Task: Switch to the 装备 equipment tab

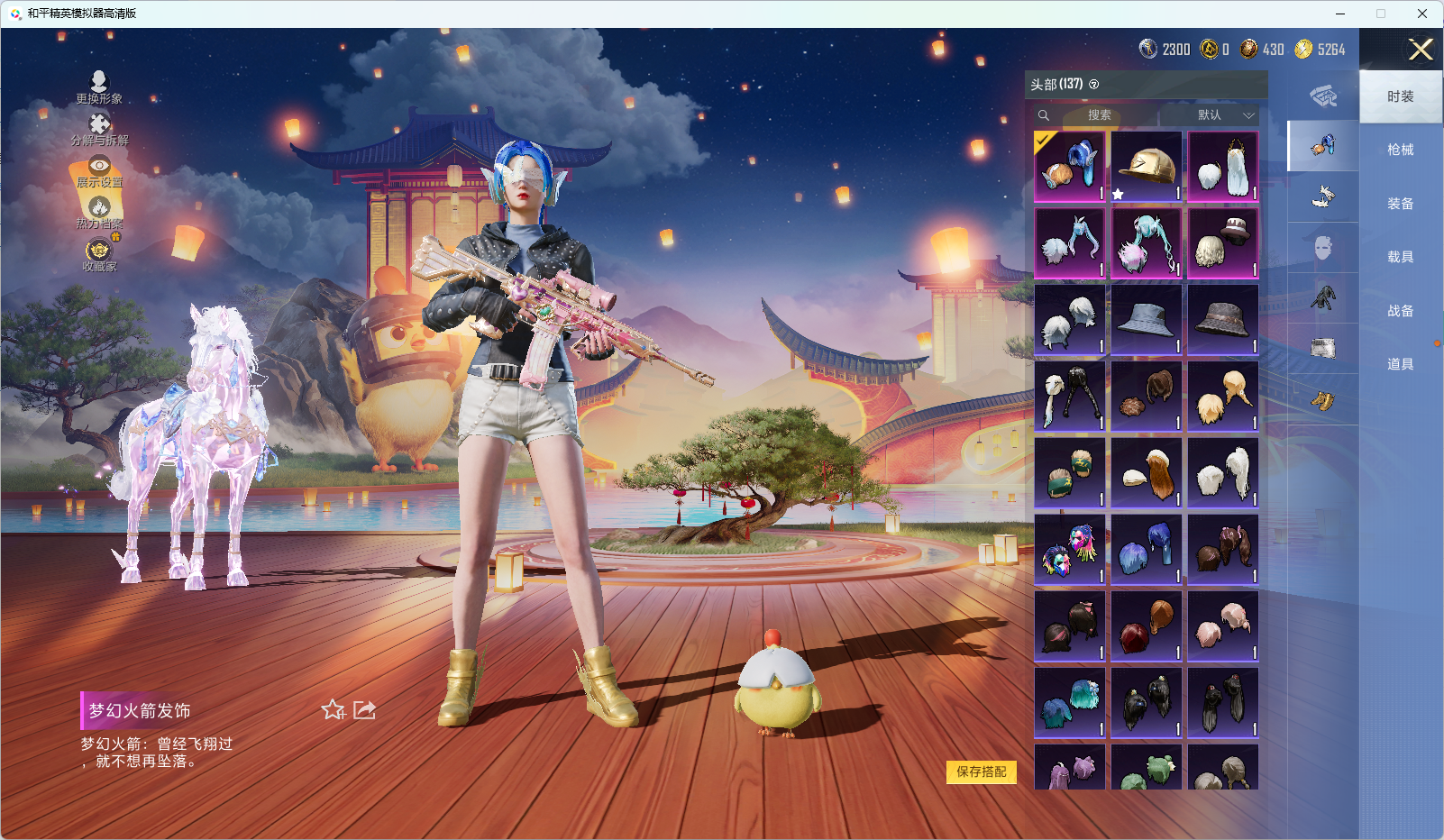Action: coord(1400,204)
